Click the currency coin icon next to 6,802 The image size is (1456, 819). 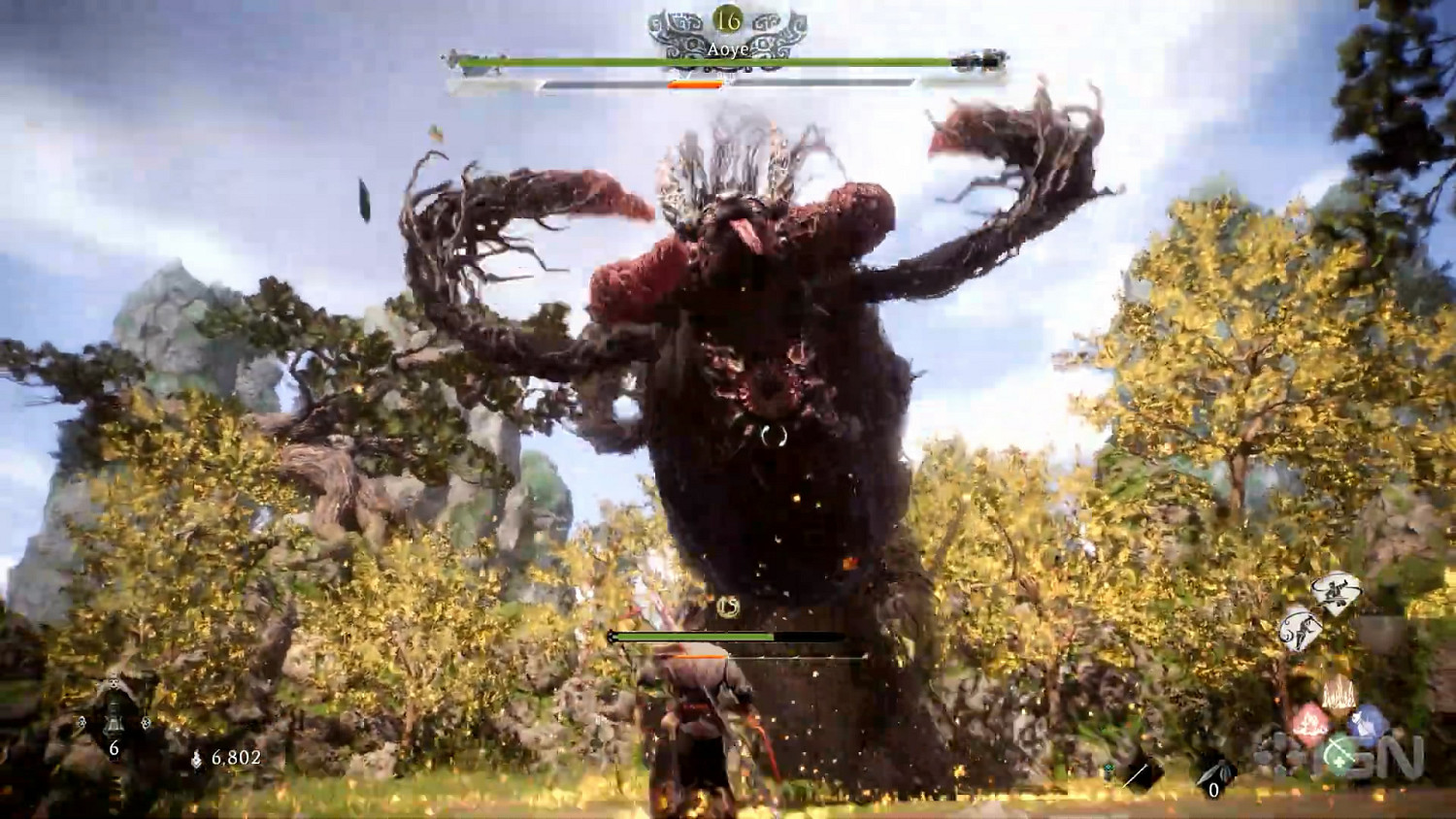pyautogui.click(x=197, y=759)
